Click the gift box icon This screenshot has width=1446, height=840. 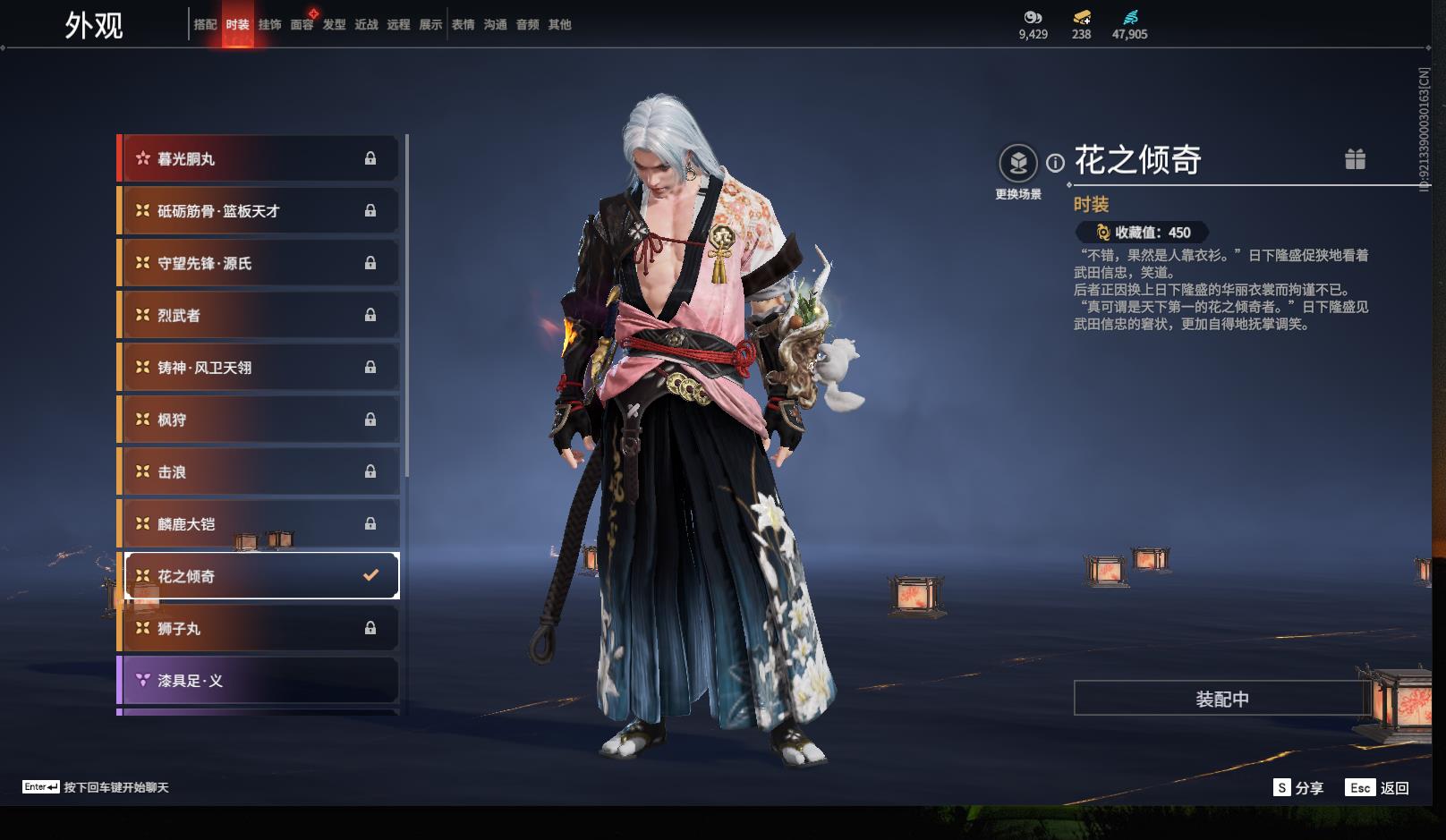point(1355,159)
